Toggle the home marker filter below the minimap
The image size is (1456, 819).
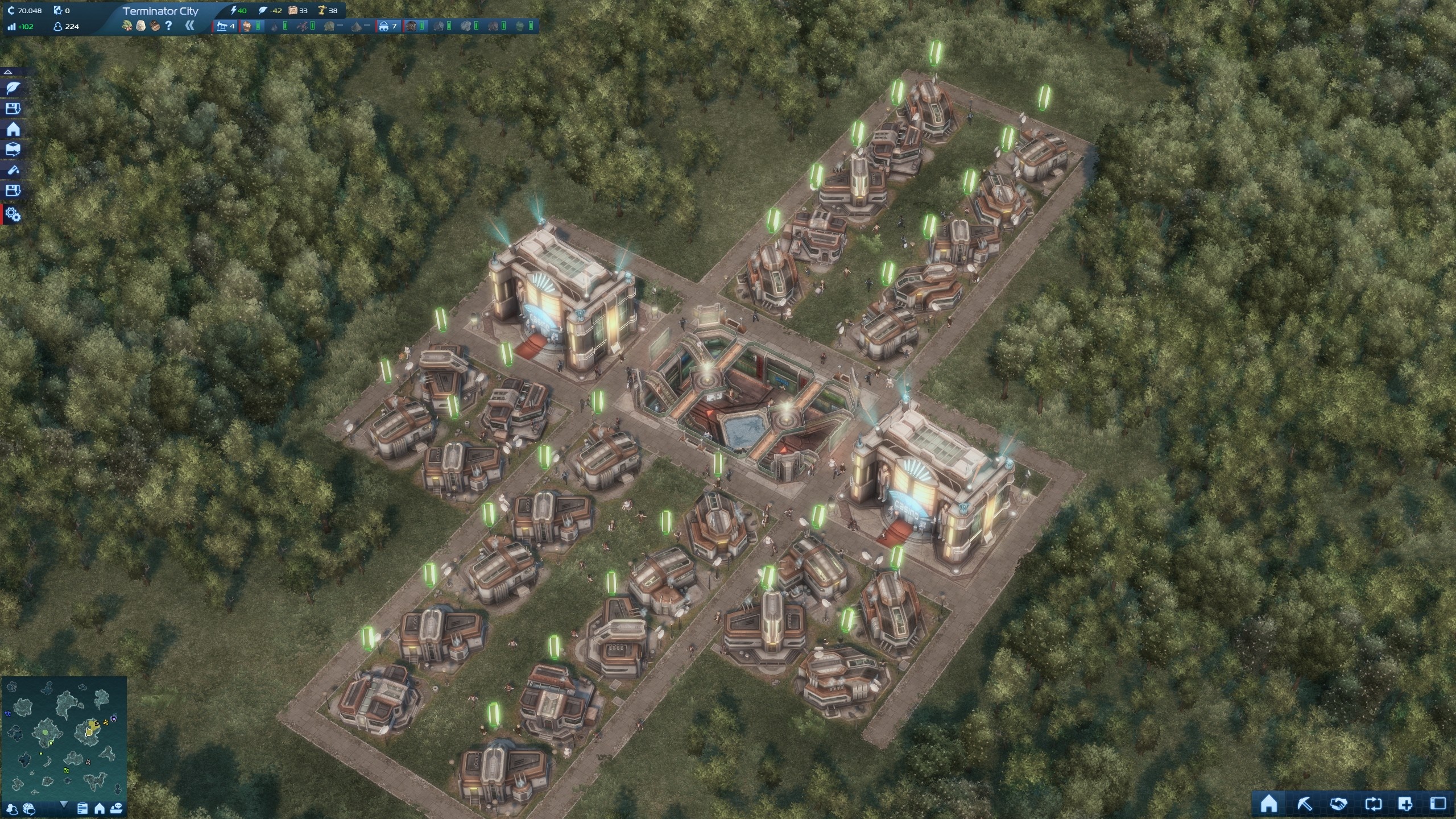pyautogui.click(x=100, y=810)
